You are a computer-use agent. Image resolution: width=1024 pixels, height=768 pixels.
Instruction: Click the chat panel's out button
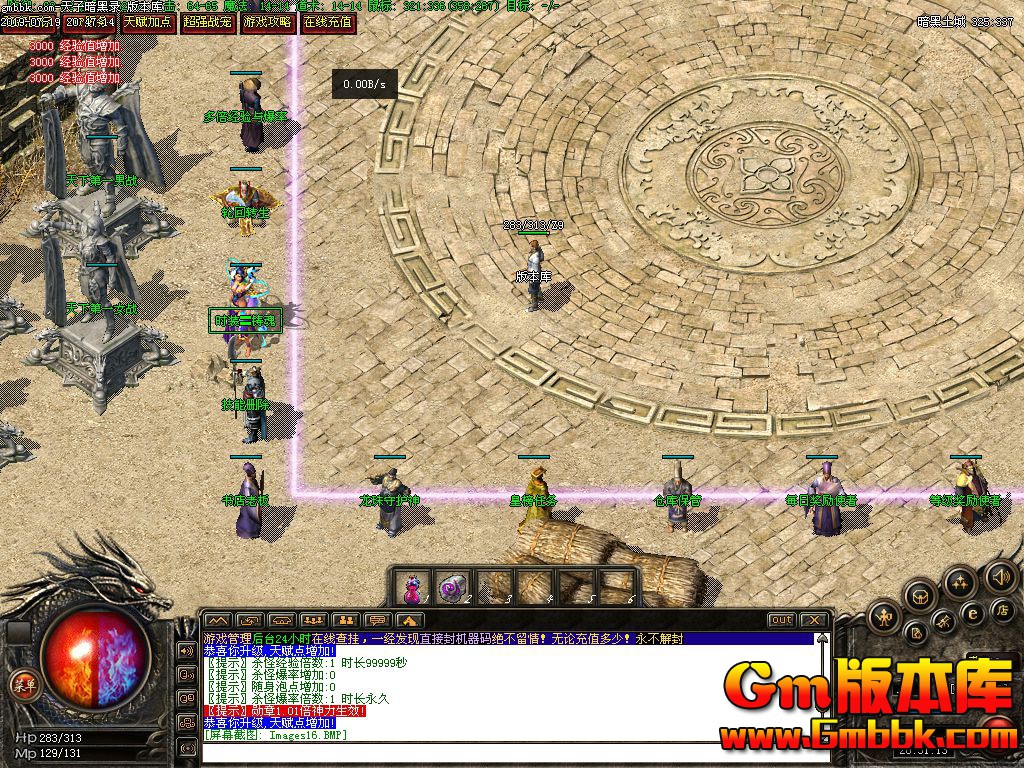click(781, 620)
